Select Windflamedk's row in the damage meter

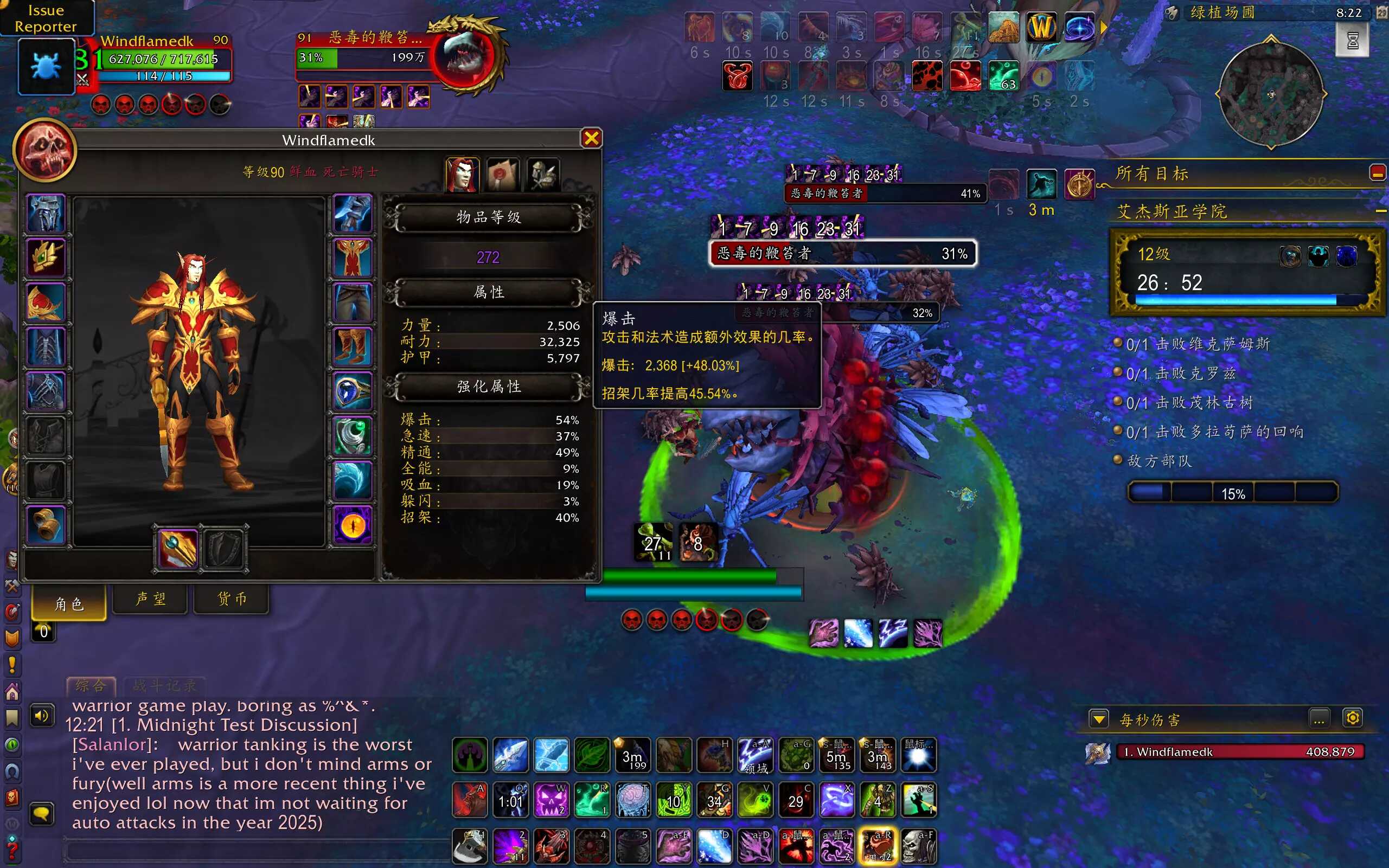(x=1239, y=752)
